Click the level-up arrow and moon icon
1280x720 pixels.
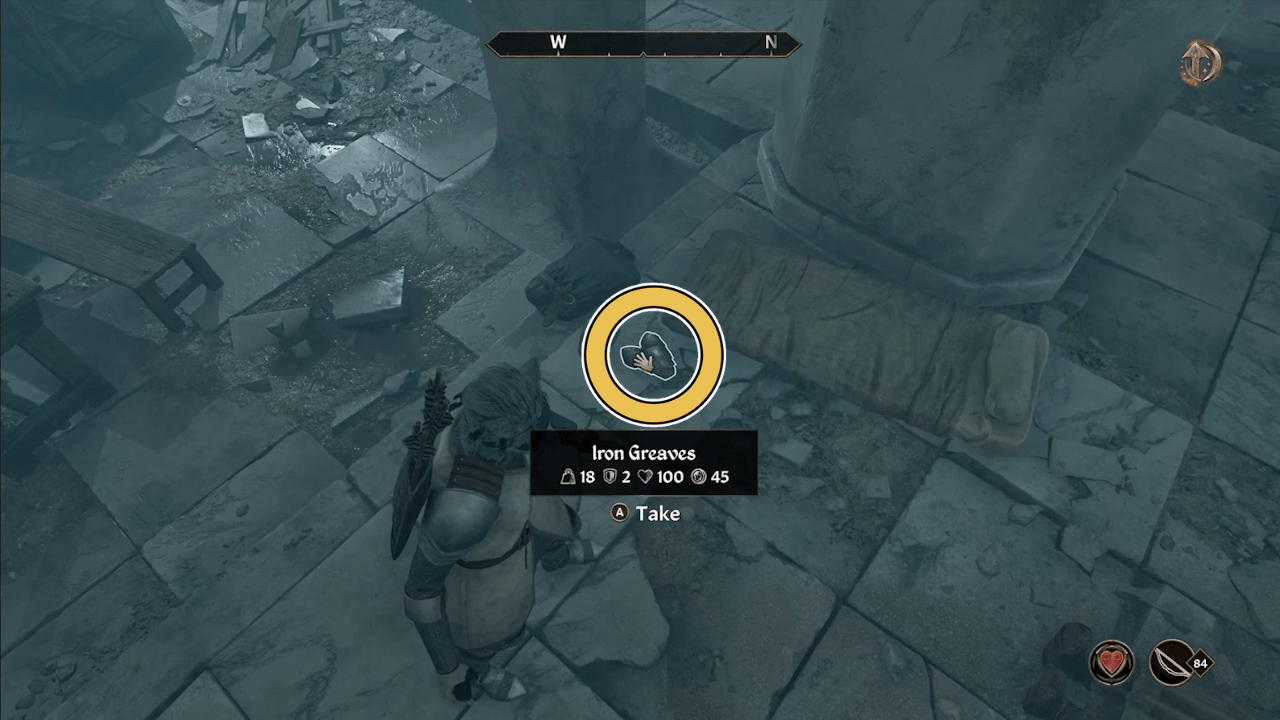tap(1200, 64)
